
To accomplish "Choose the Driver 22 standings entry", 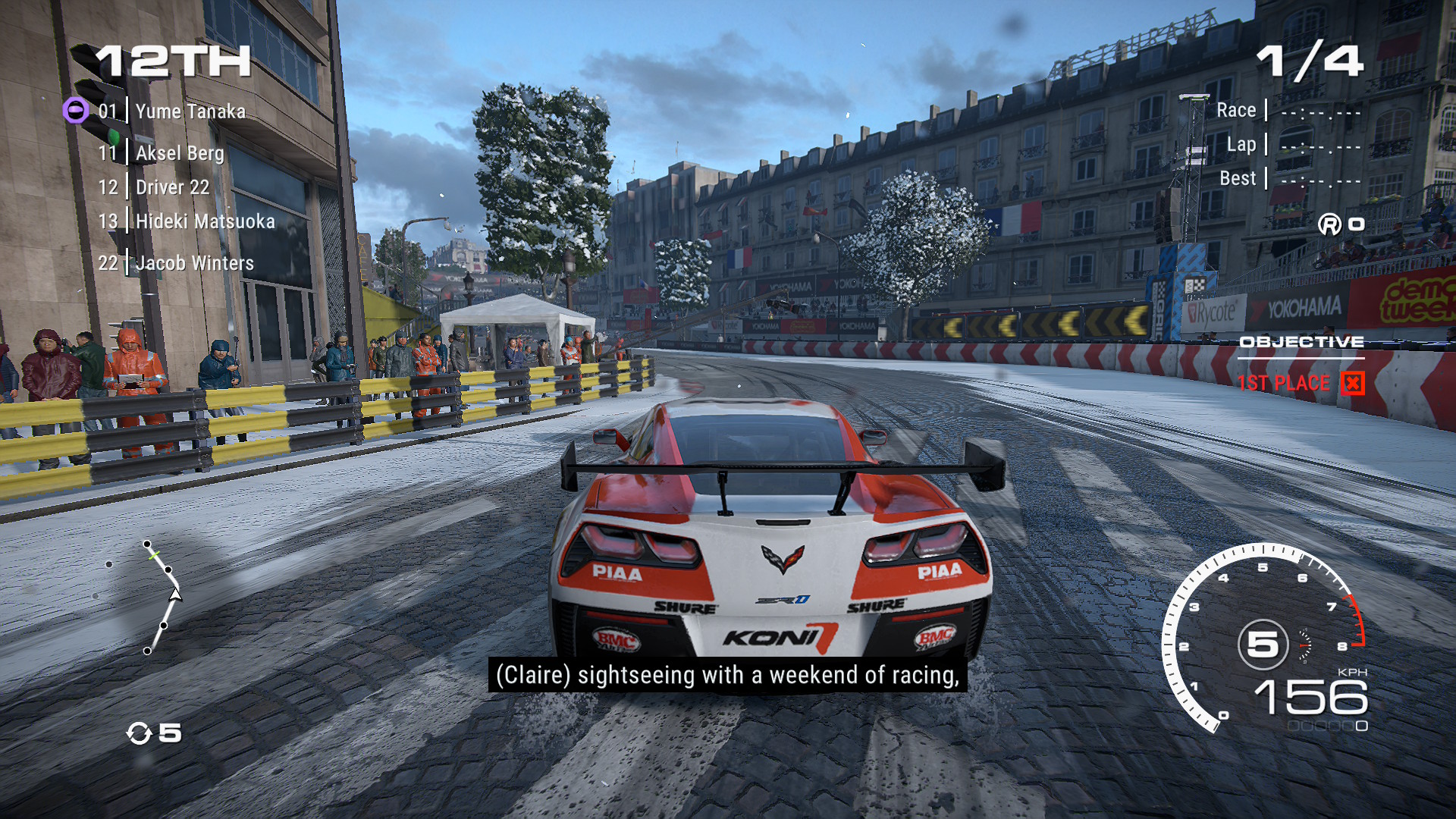I will 172,187.
